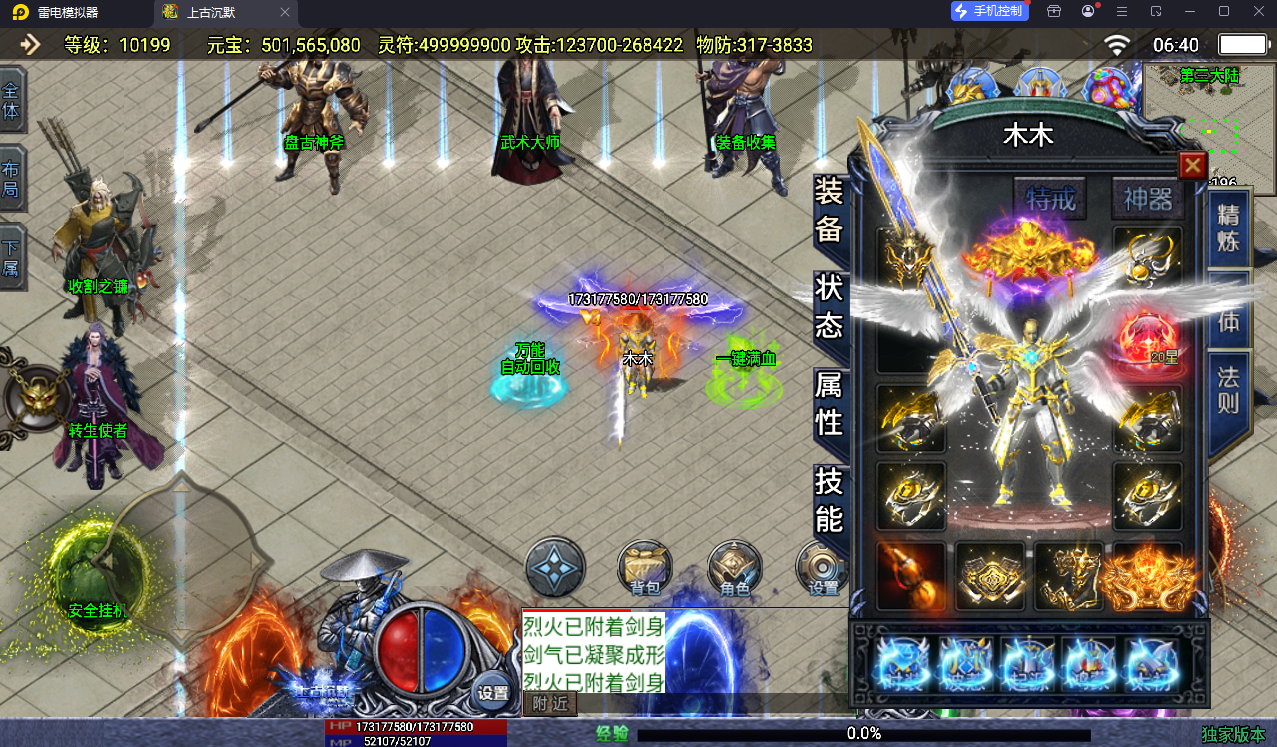The image size is (1277, 747).
Task: Select the 全体 side tab
Action: 11,99
